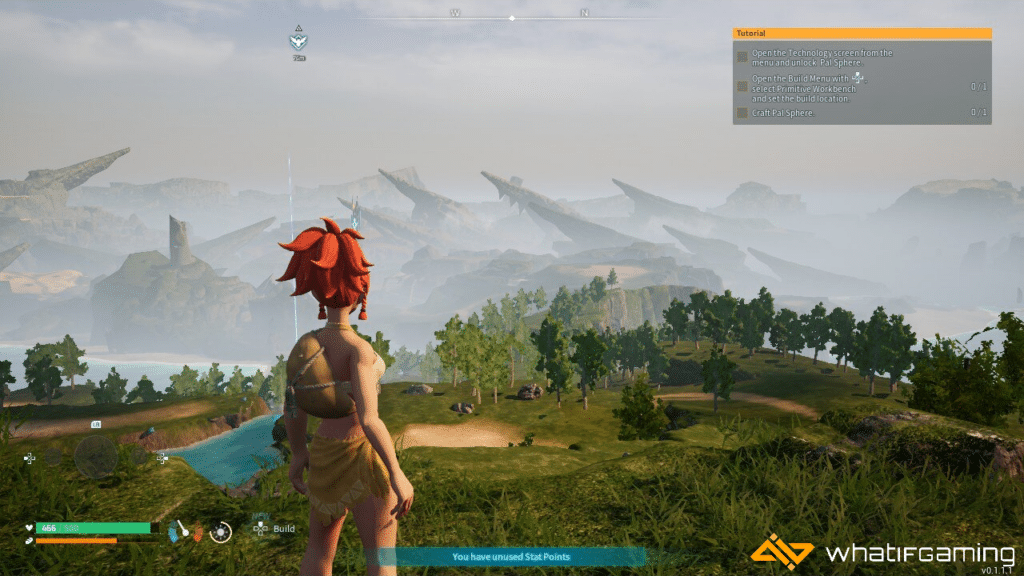Click the fast travel waypoint marker
The image size is (1024, 576).
point(298,42)
